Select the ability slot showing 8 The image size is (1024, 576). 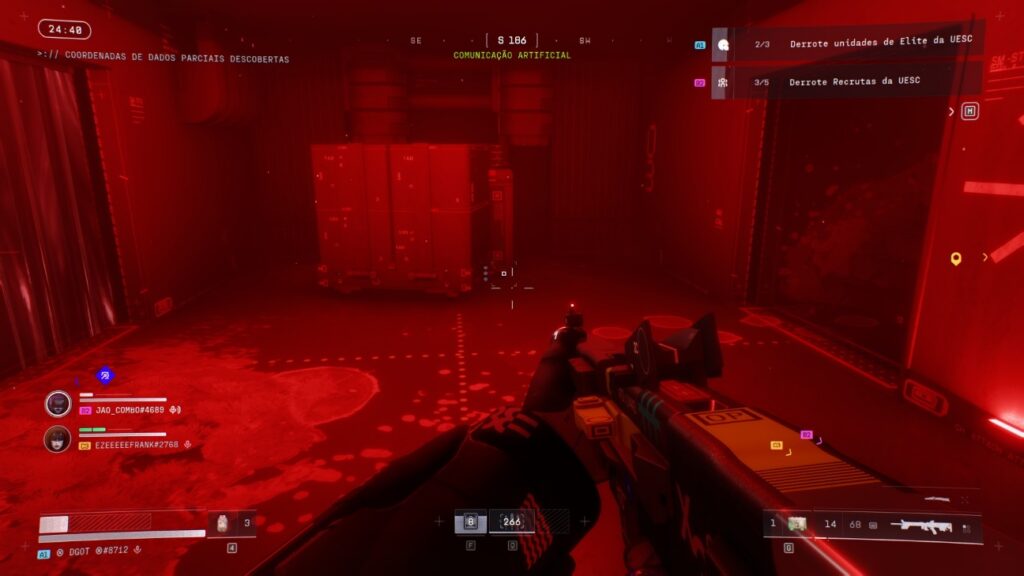[470, 522]
